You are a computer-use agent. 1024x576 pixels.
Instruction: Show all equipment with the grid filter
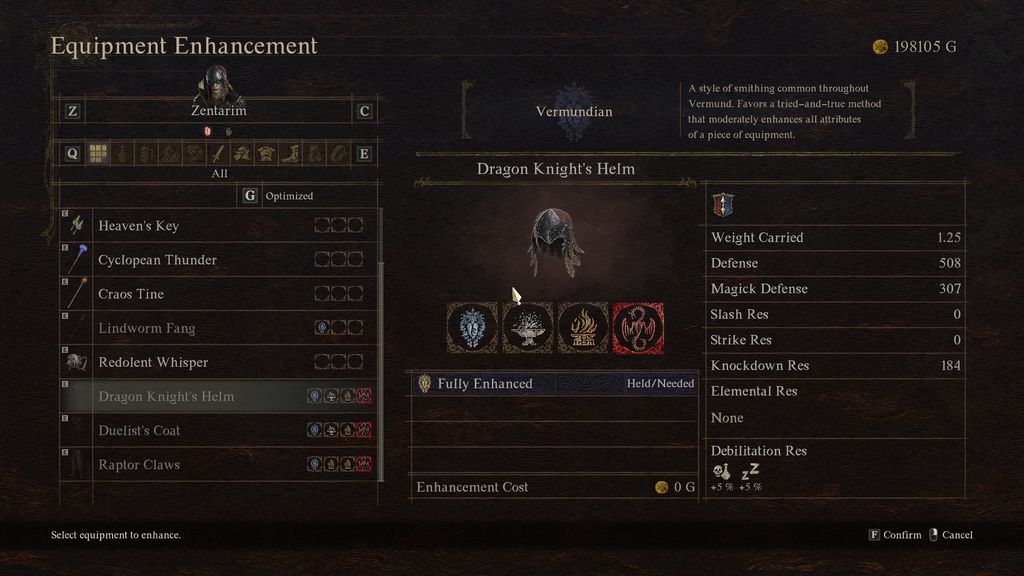(x=98, y=153)
